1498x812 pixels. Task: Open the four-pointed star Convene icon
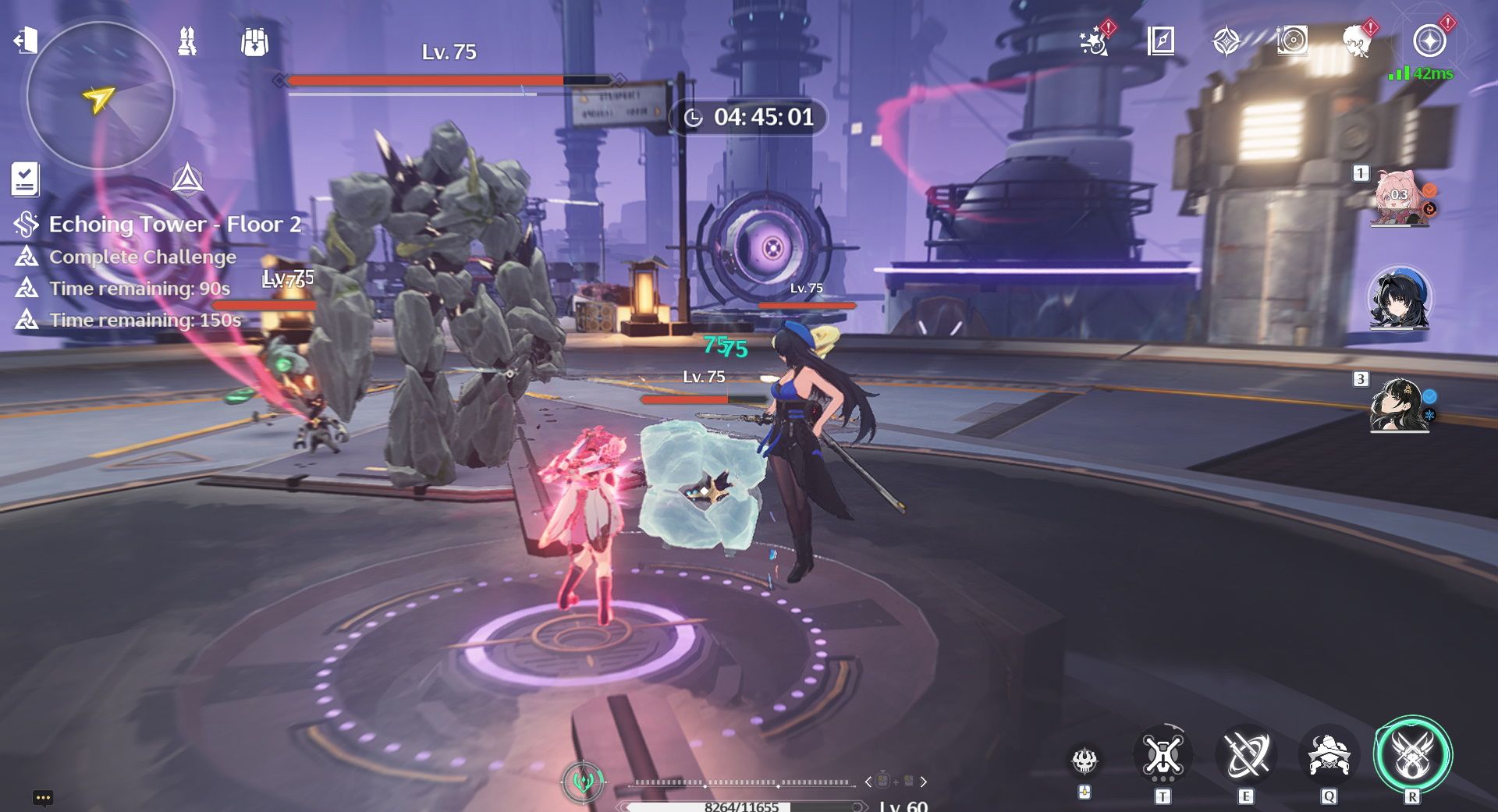tap(1226, 41)
